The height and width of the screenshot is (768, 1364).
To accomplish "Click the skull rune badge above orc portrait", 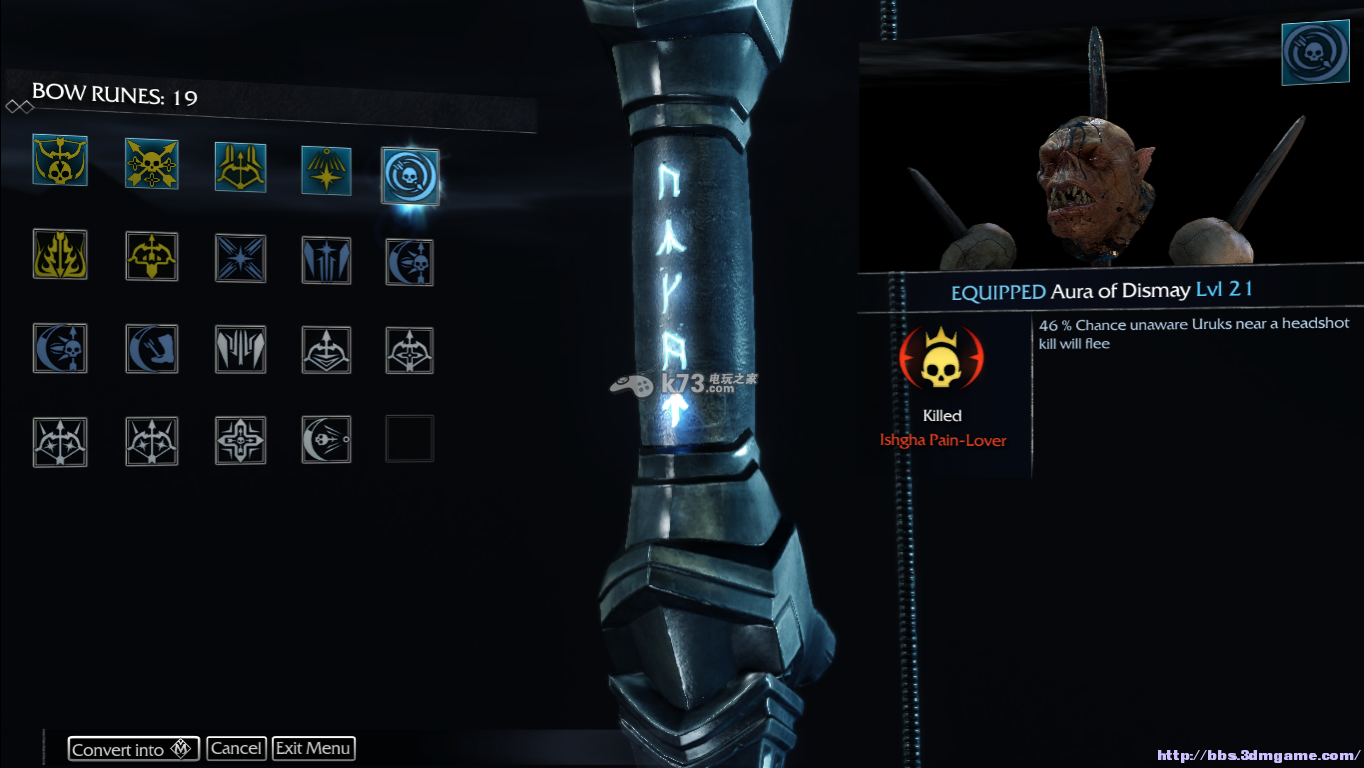I will tap(1315, 52).
